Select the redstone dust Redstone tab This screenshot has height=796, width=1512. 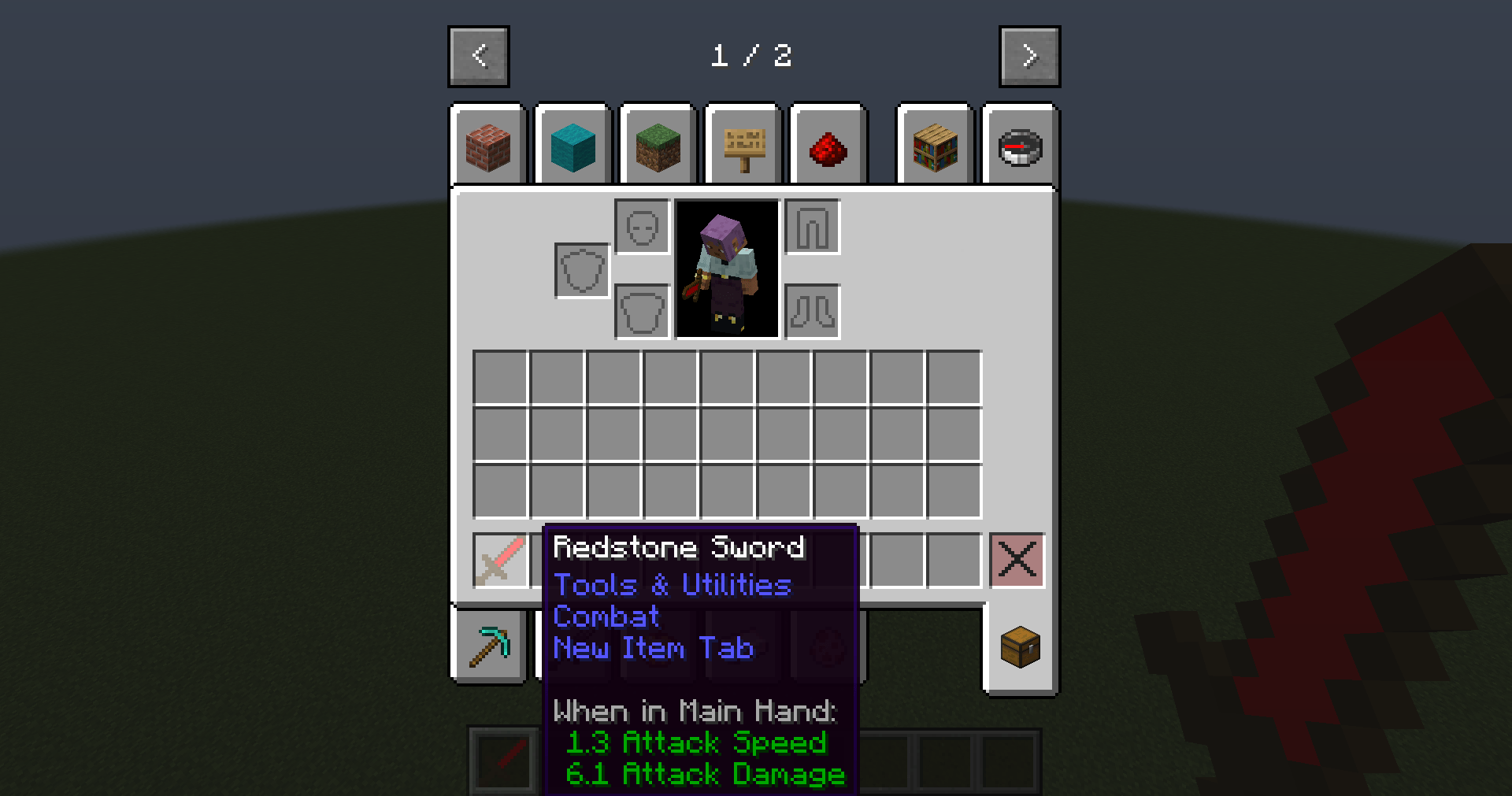(828, 146)
